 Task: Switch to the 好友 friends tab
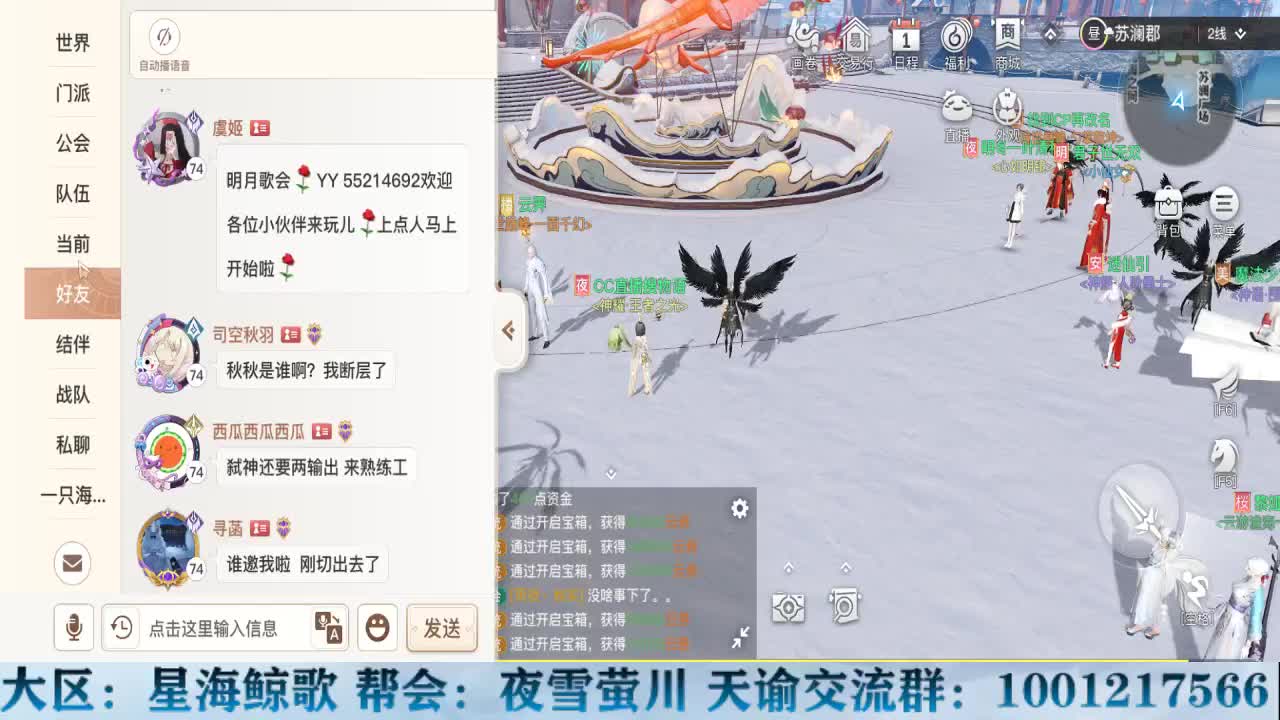(x=71, y=294)
